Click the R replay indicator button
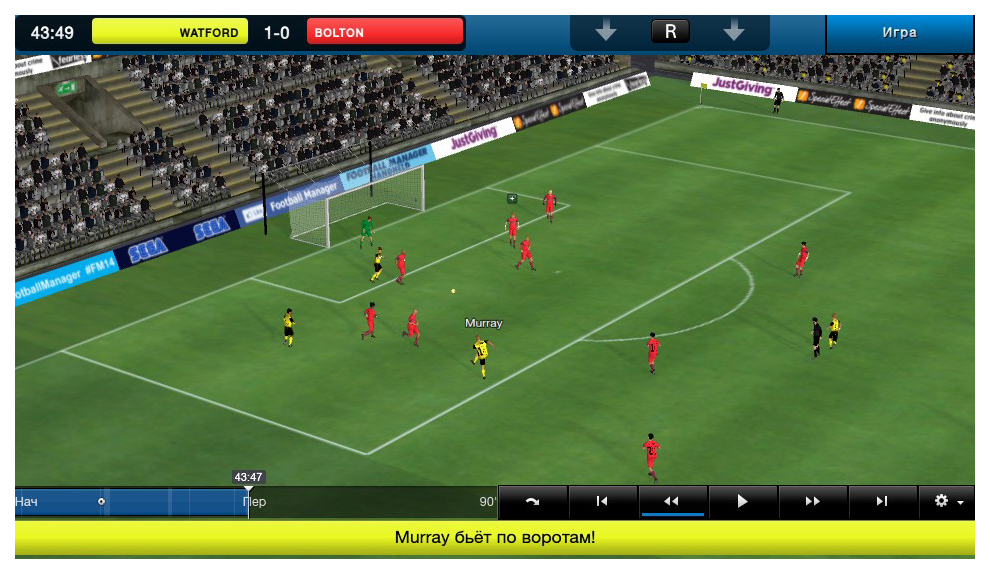Viewport: 990px width, 574px height. [x=670, y=32]
